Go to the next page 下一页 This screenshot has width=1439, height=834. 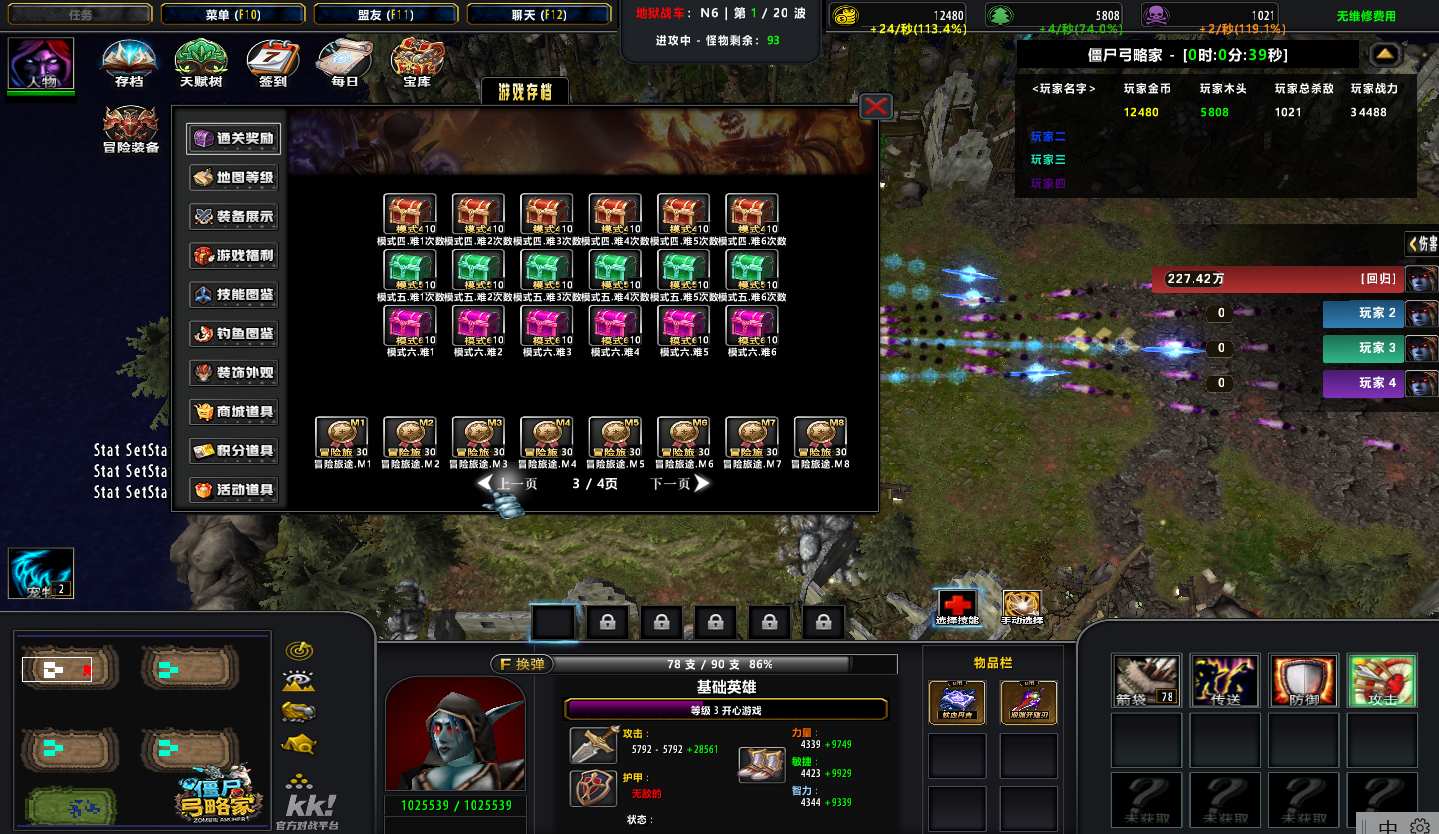click(680, 484)
